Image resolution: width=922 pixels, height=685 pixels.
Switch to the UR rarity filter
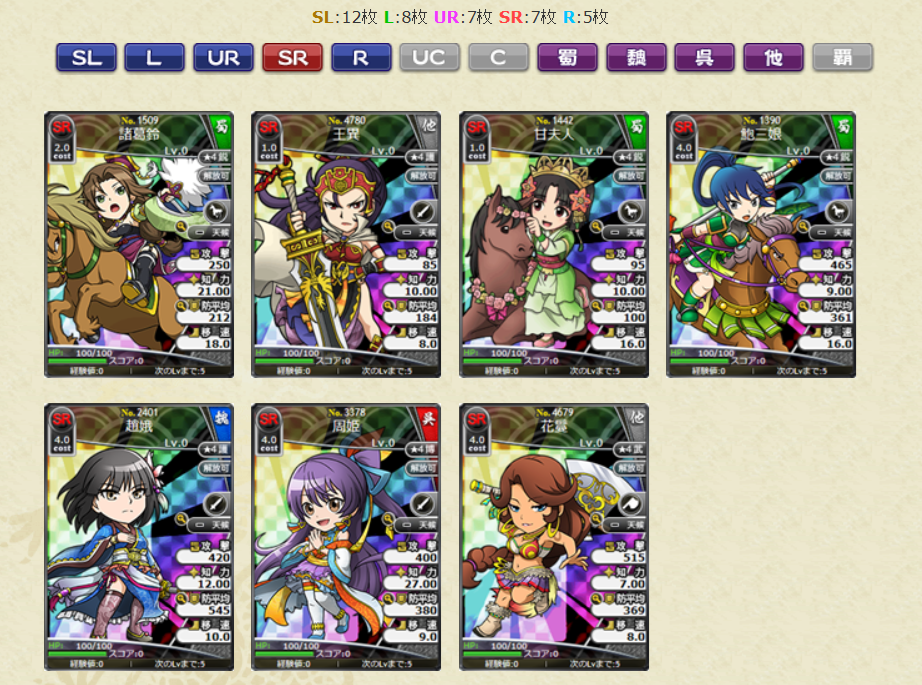click(223, 58)
